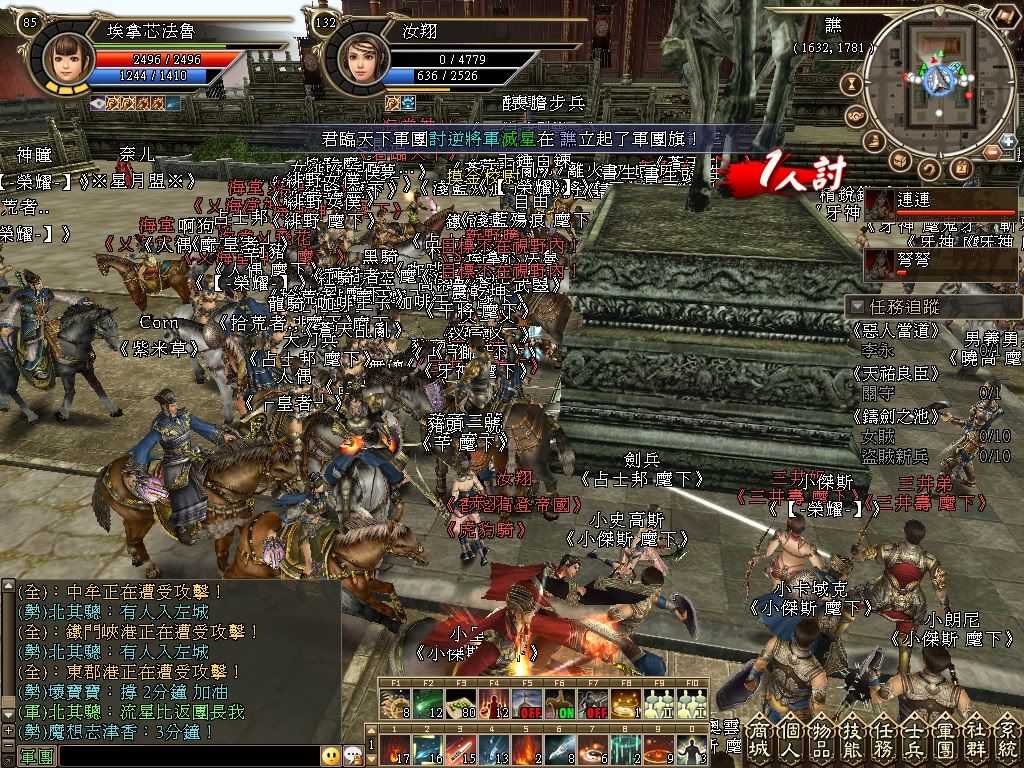Use the F3 scroll item with 80 count
Image resolution: width=1024 pixels, height=768 pixels.
[x=461, y=705]
